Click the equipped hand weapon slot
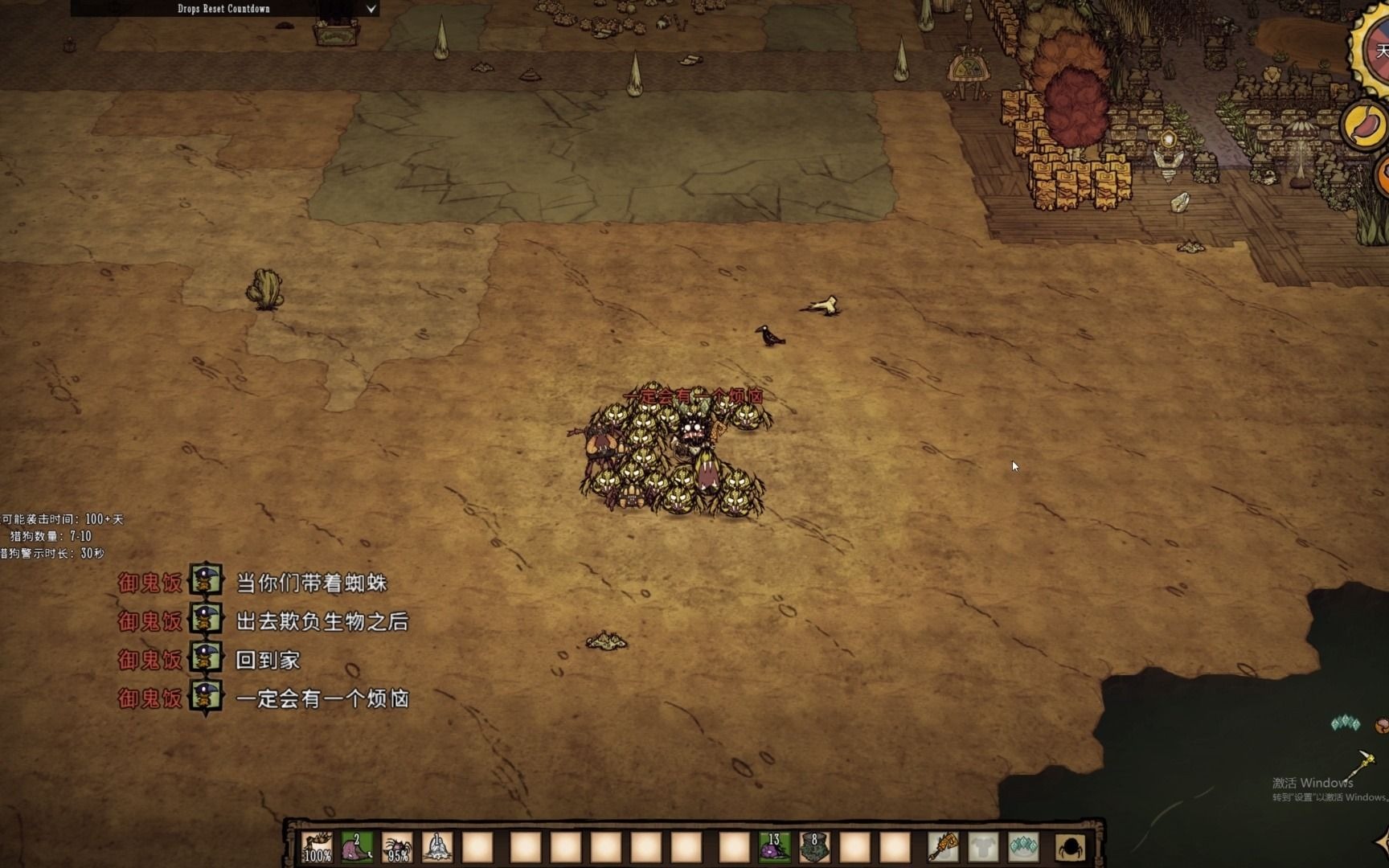Screen dimensions: 1389x868 tap(943, 847)
